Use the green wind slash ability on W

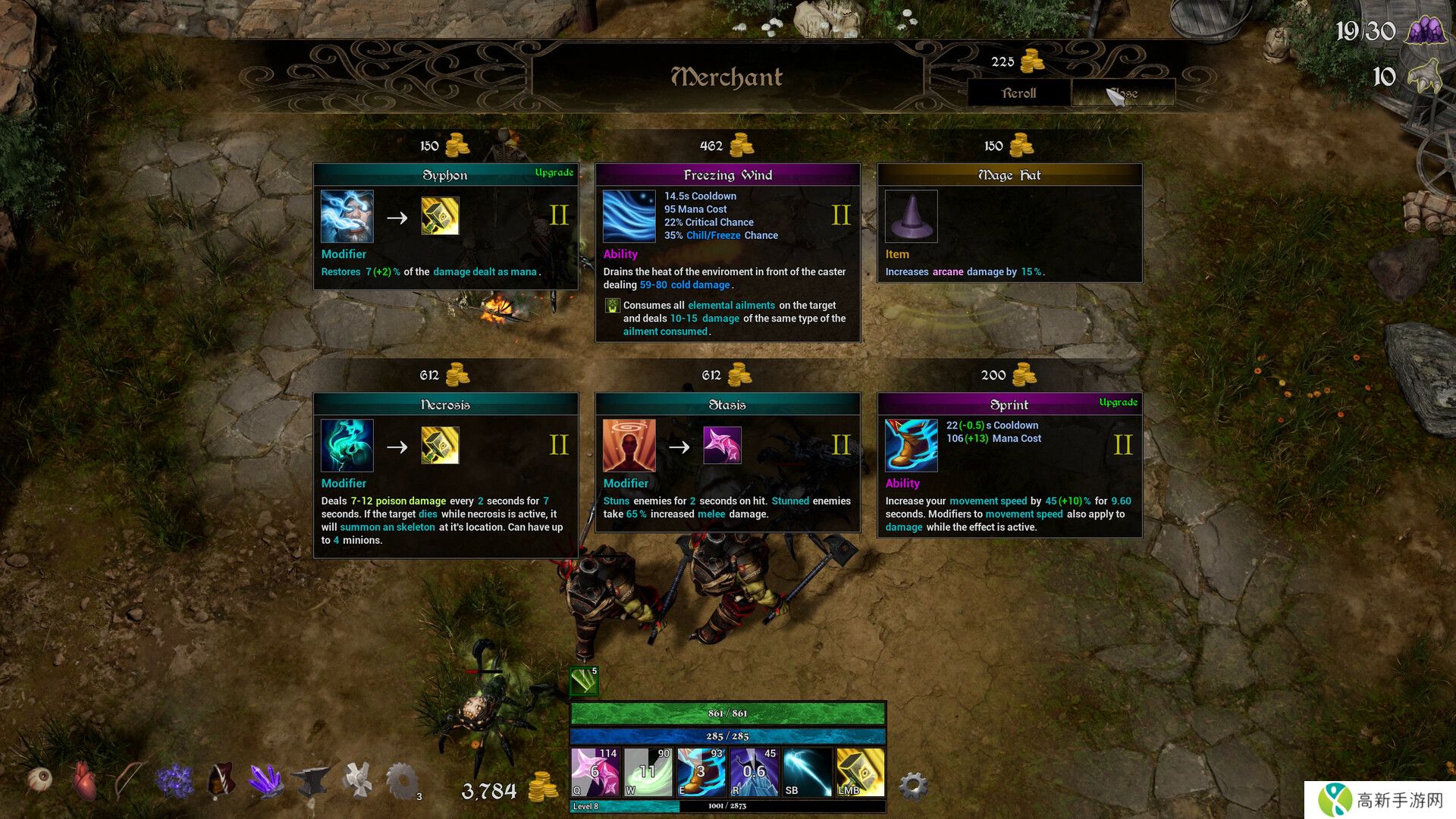point(648,772)
